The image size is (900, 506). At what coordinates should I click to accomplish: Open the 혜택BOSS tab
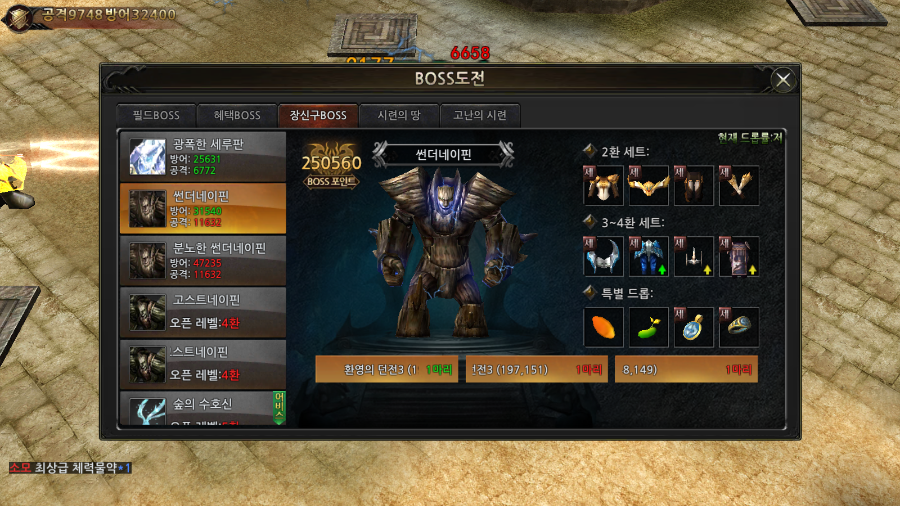coord(236,115)
